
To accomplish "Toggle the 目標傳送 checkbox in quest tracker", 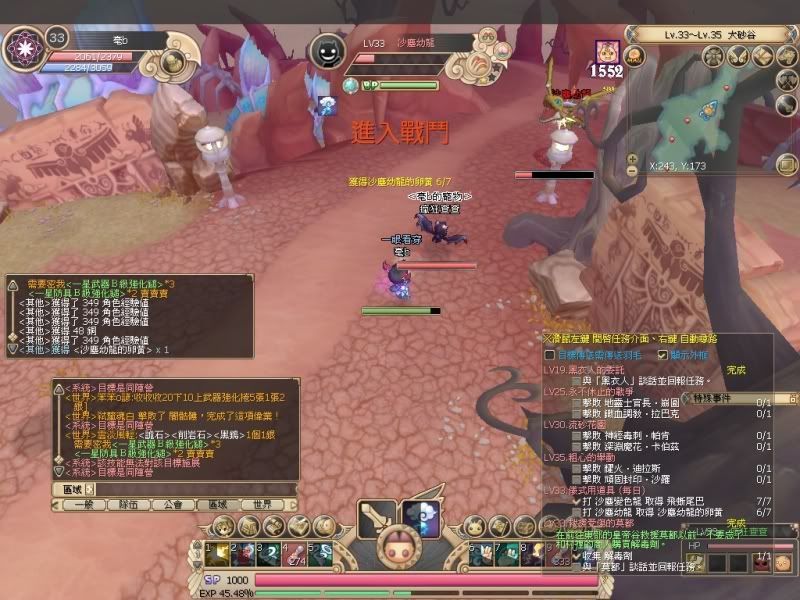I will point(549,354).
